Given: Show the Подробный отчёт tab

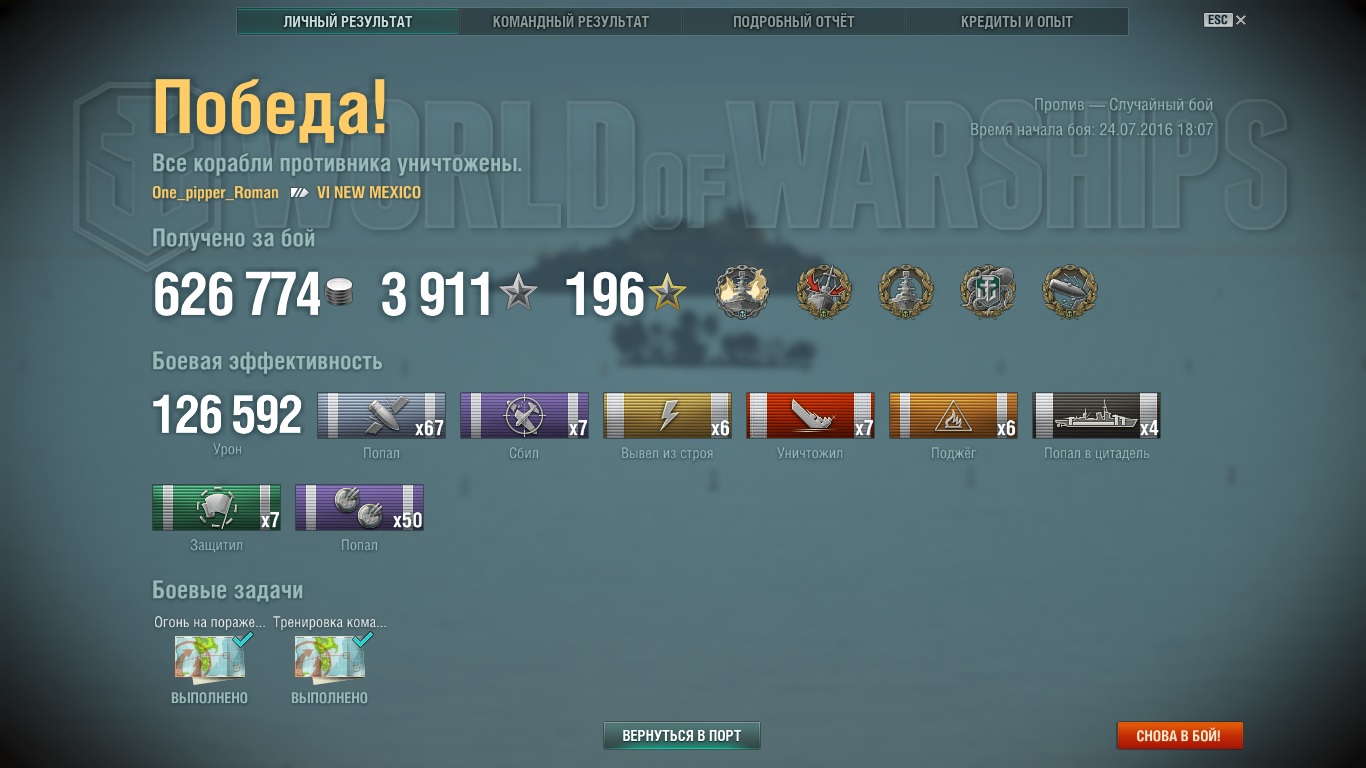Looking at the screenshot, I should point(793,21).
